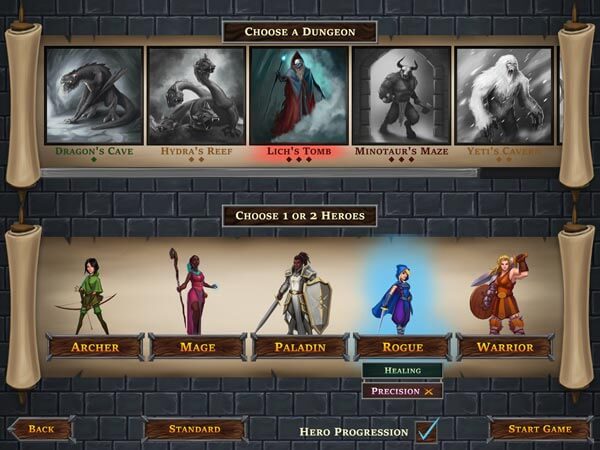Toggle the Rogue hero selection
The height and width of the screenshot is (450, 600).
click(x=402, y=347)
